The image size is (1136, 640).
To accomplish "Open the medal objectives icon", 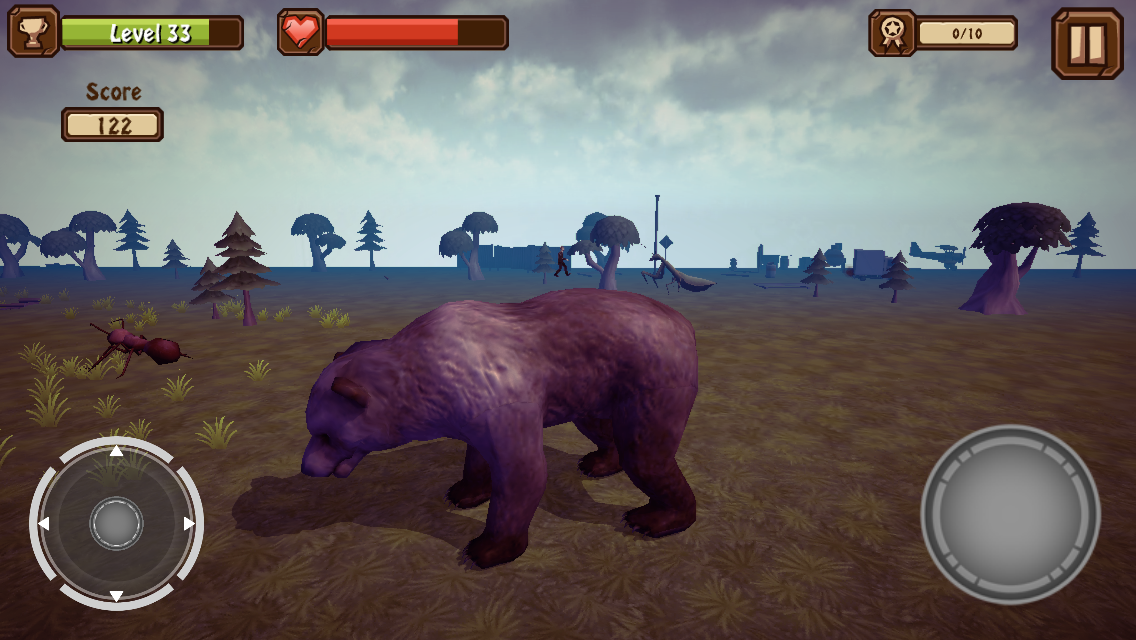I will click(892, 33).
